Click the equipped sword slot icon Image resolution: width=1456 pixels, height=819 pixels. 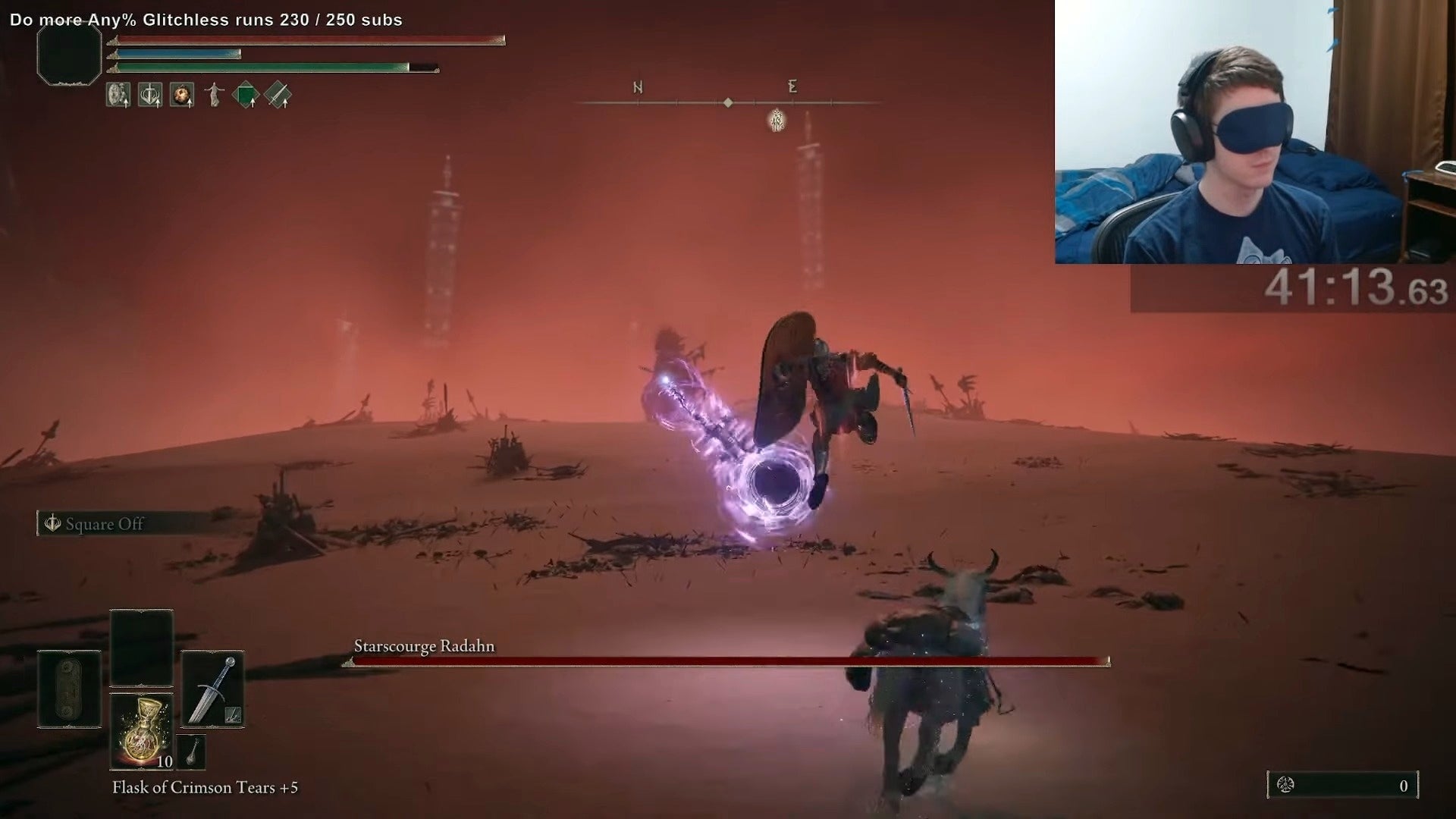pos(213,687)
